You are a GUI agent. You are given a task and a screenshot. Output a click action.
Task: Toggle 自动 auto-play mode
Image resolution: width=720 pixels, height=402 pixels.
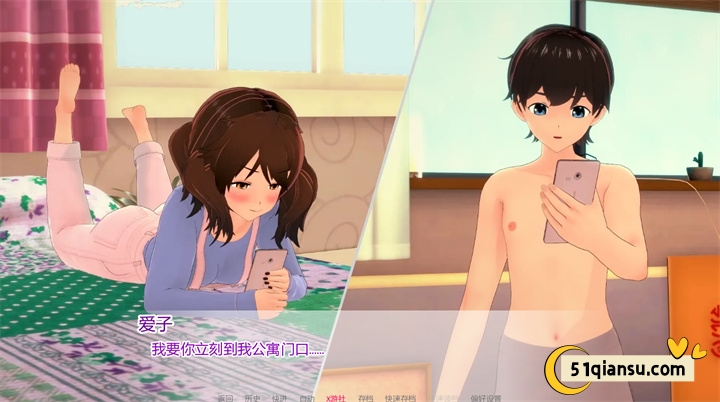[x=307, y=397]
